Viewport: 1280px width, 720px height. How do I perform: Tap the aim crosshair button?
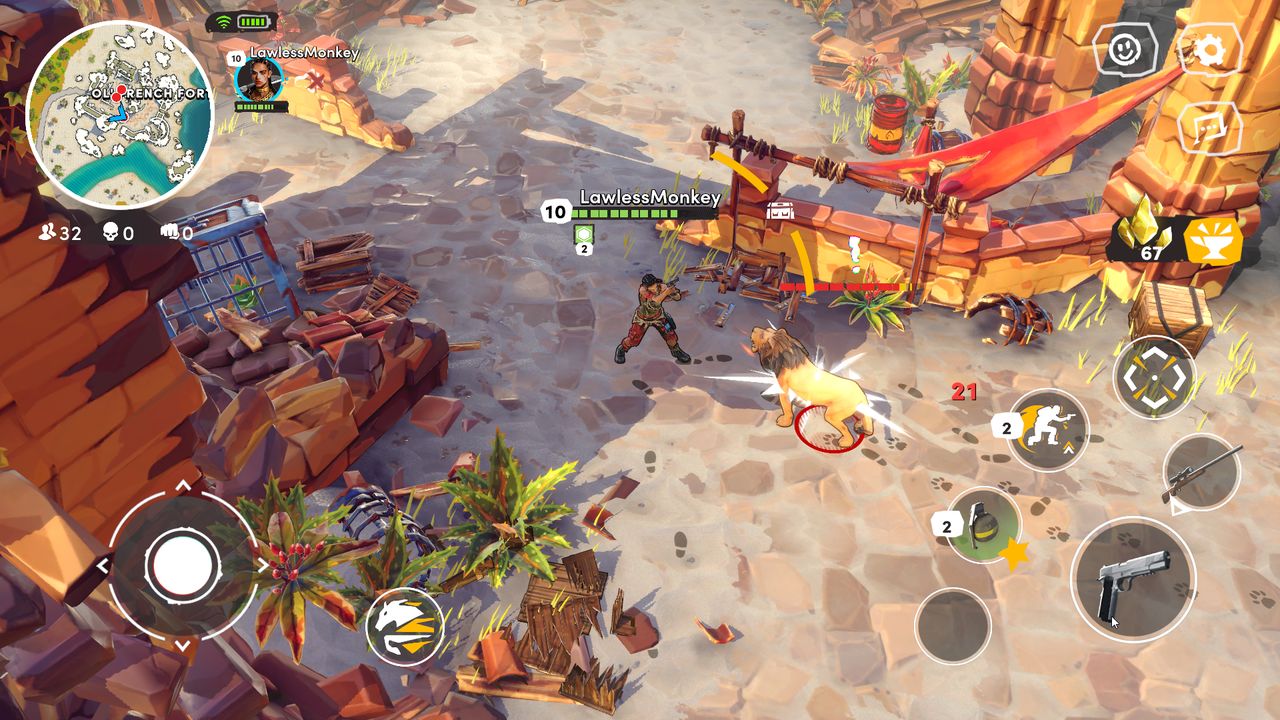click(1154, 377)
